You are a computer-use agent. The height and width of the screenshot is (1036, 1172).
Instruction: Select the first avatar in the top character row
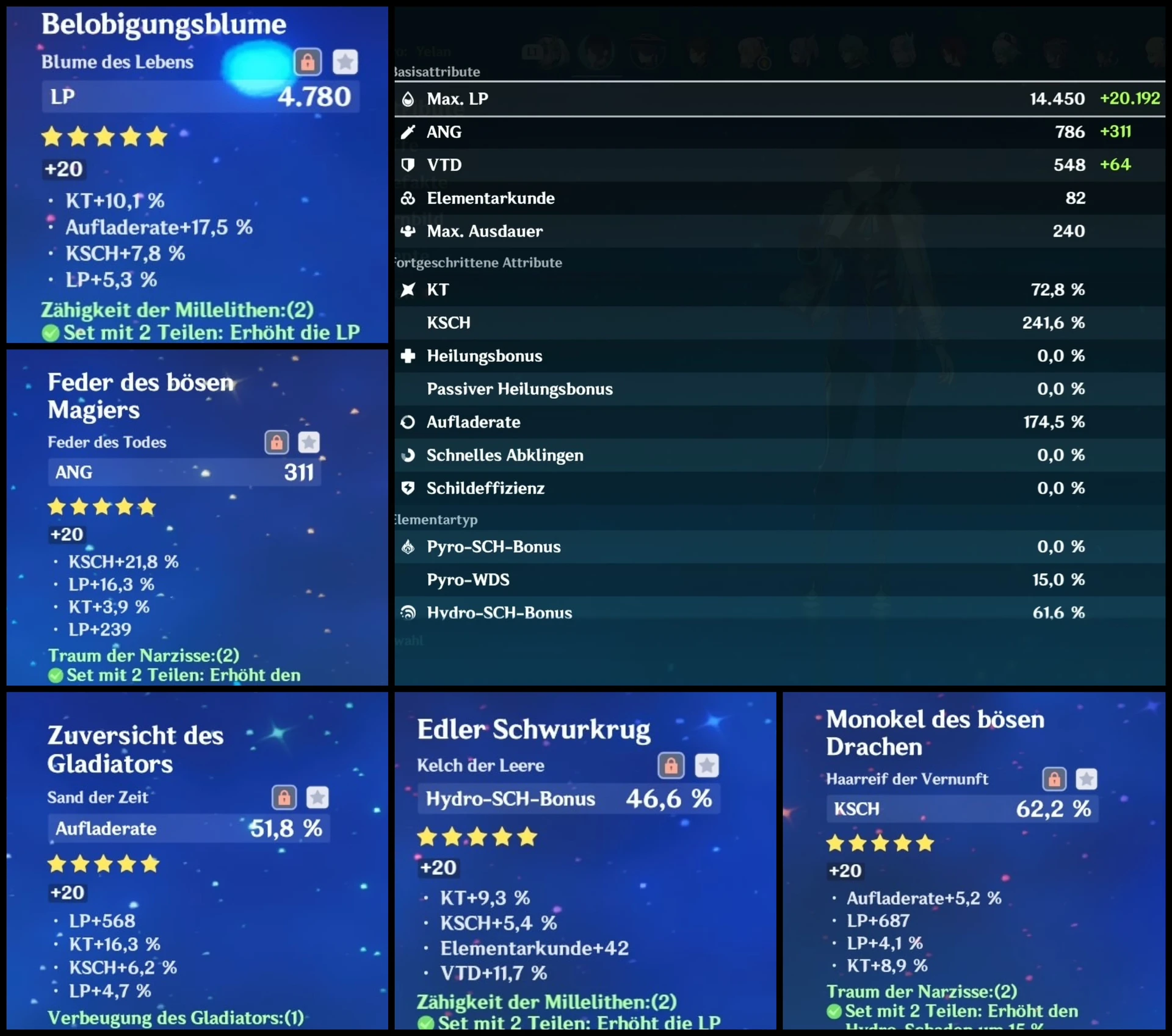pyautogui.click(x=548, y=52)
